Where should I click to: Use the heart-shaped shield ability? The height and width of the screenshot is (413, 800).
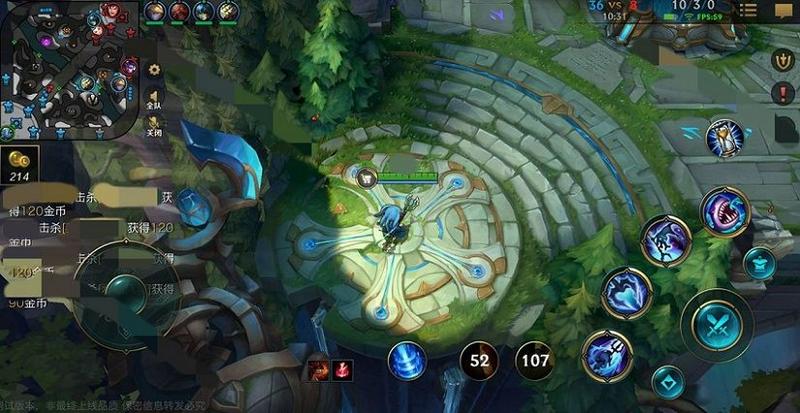[627, 292]
